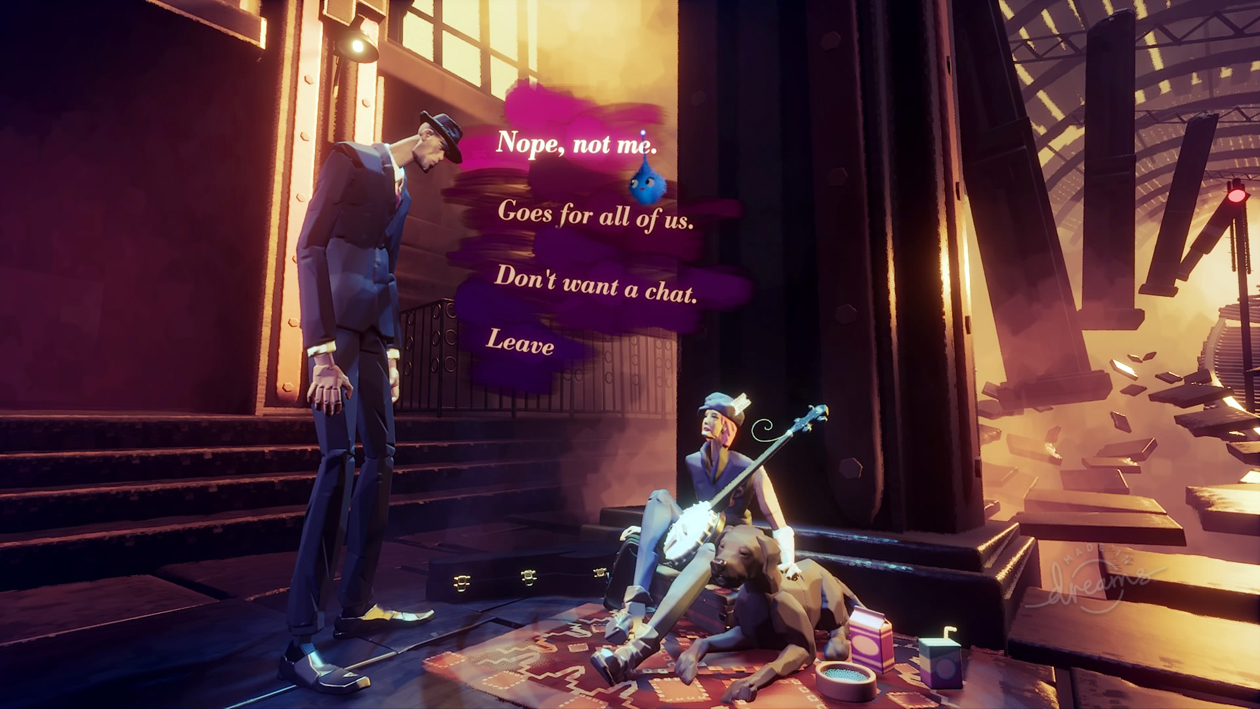
Task: Select "Goes for all of us." response
Action: click(x=595, y=215)
